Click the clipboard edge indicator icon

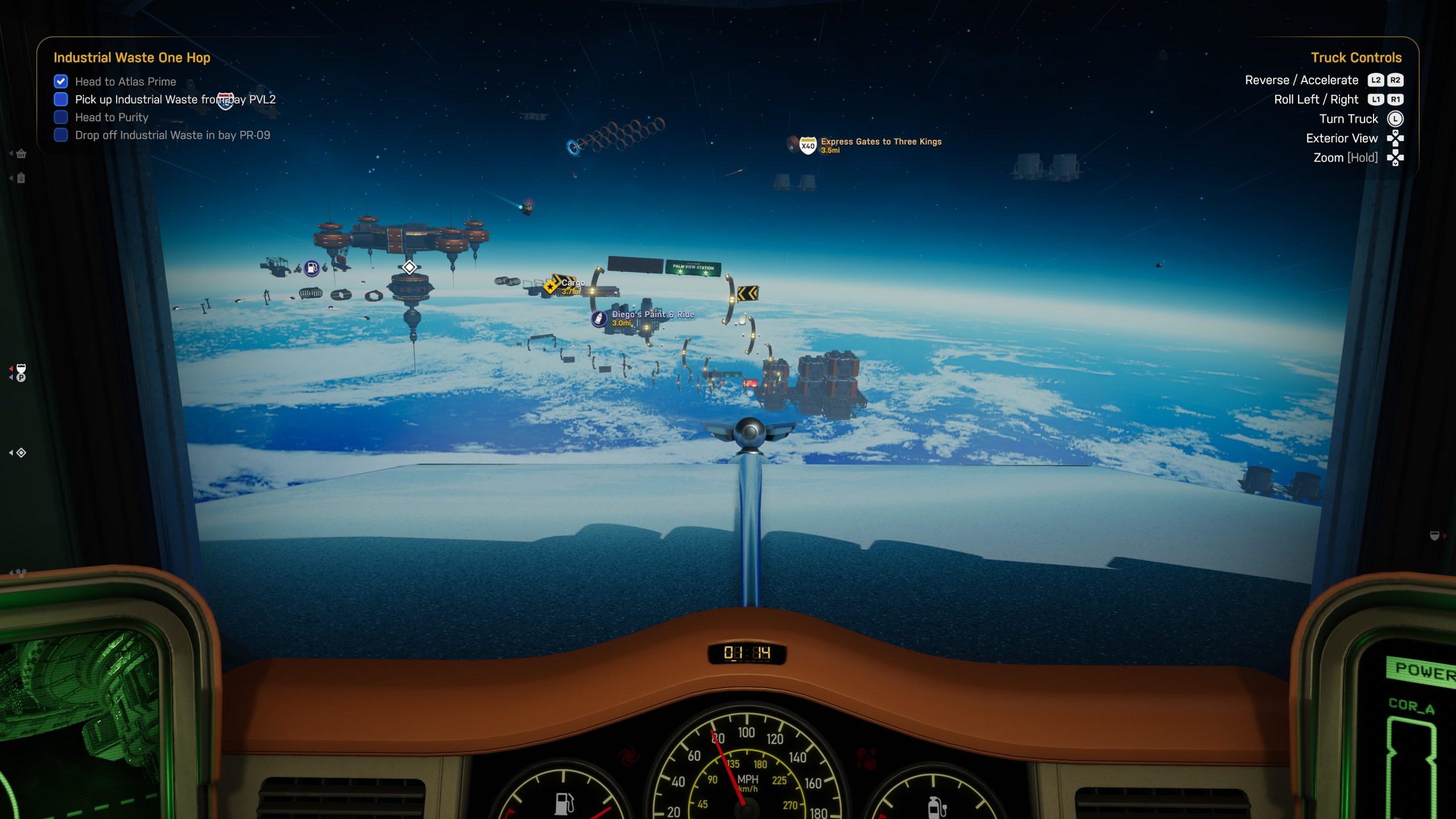(x=21, y=178)
